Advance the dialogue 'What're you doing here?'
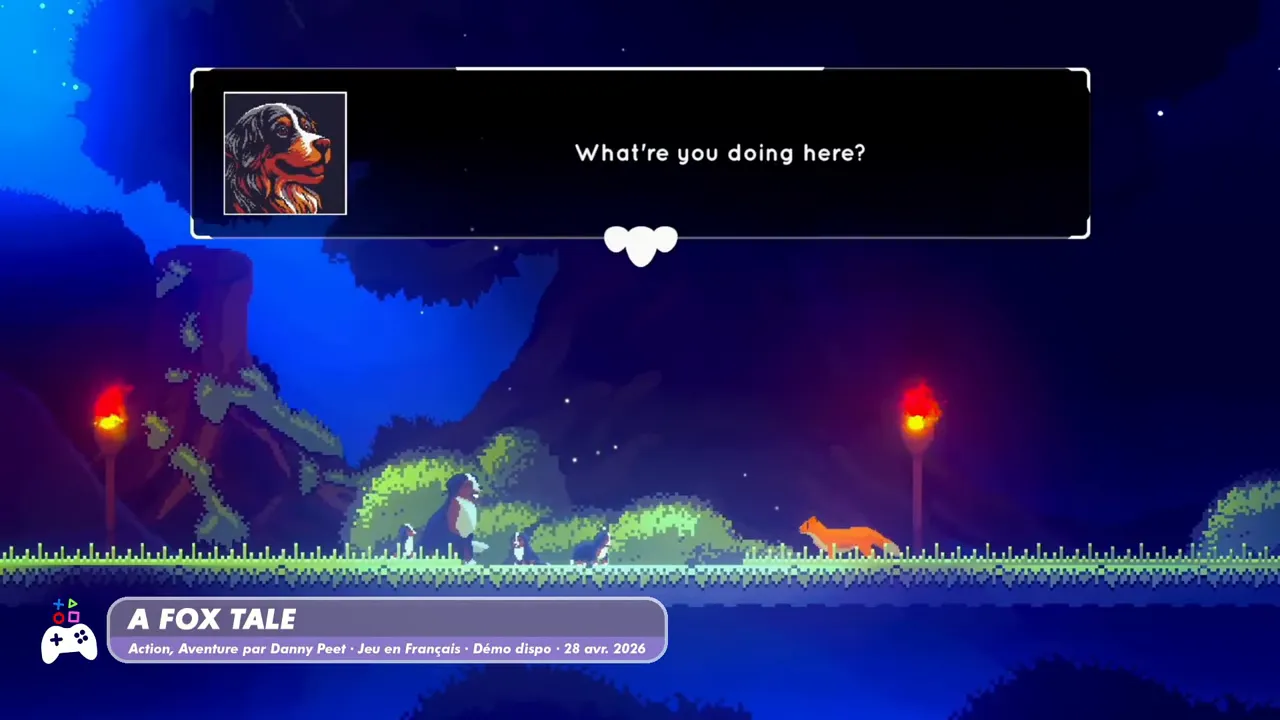Screen dimensions: 1280x720 (720, 153)
